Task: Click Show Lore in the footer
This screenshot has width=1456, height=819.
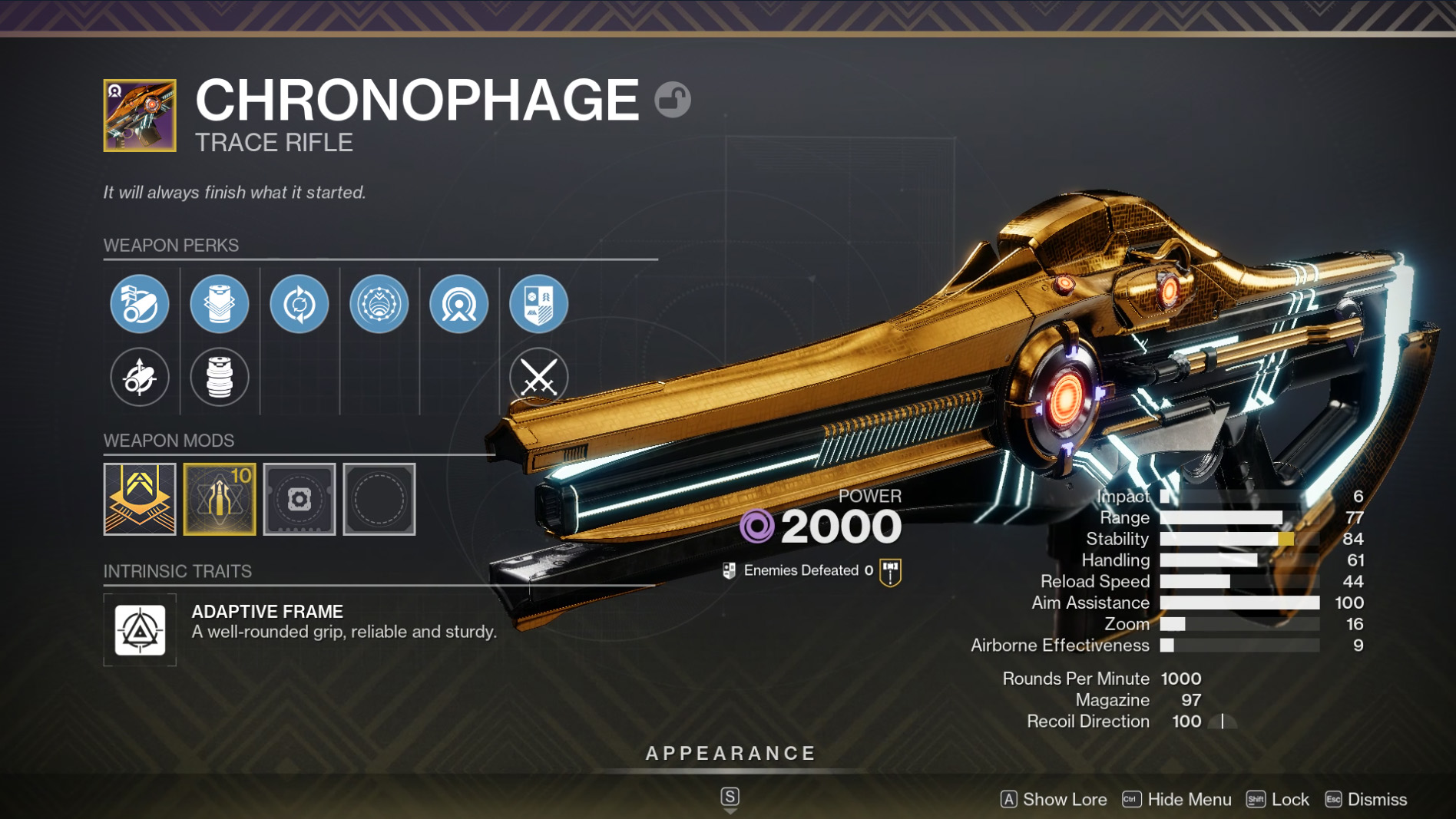Action: [x=1054, y=799]
